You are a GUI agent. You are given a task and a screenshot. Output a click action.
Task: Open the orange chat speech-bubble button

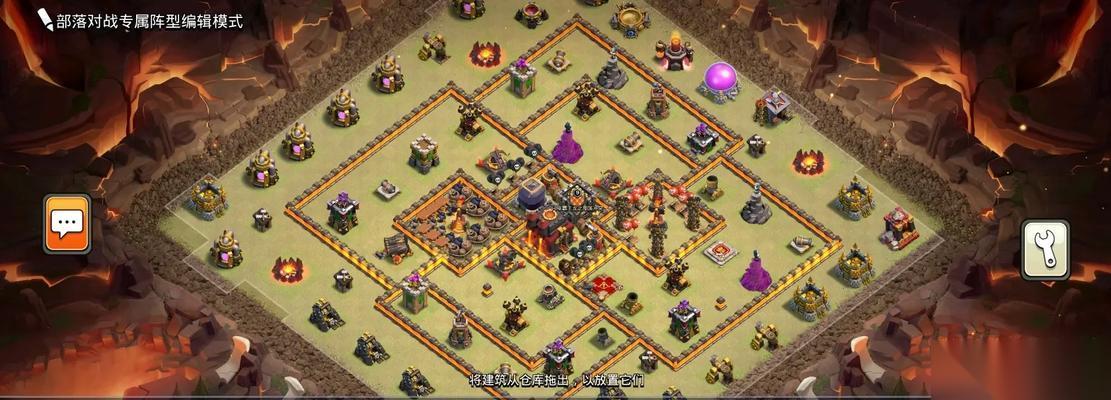(67, 223)
